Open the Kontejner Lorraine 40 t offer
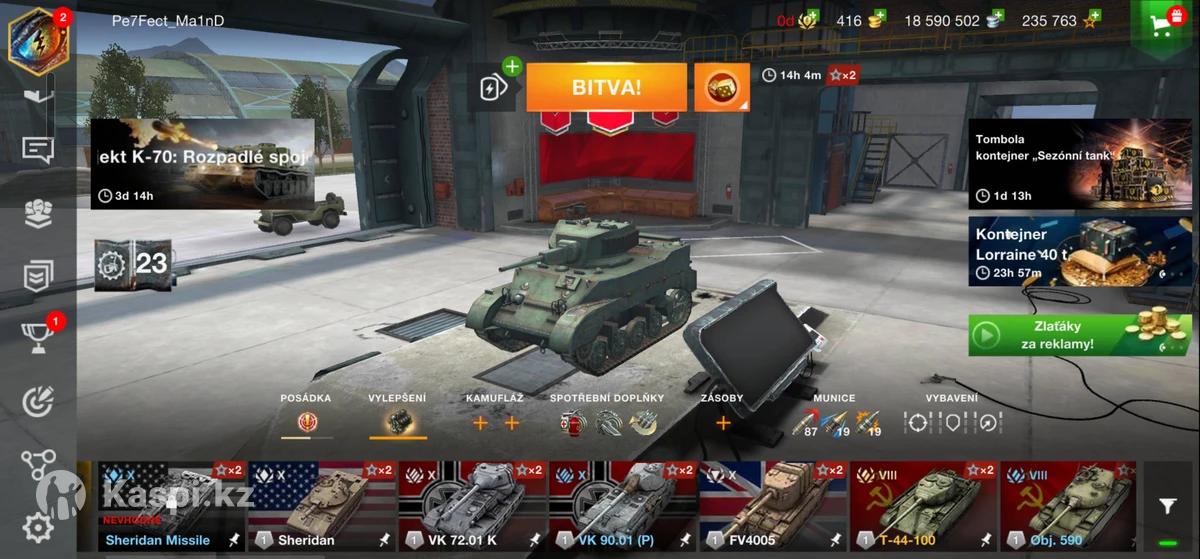 pos(1065,252)
